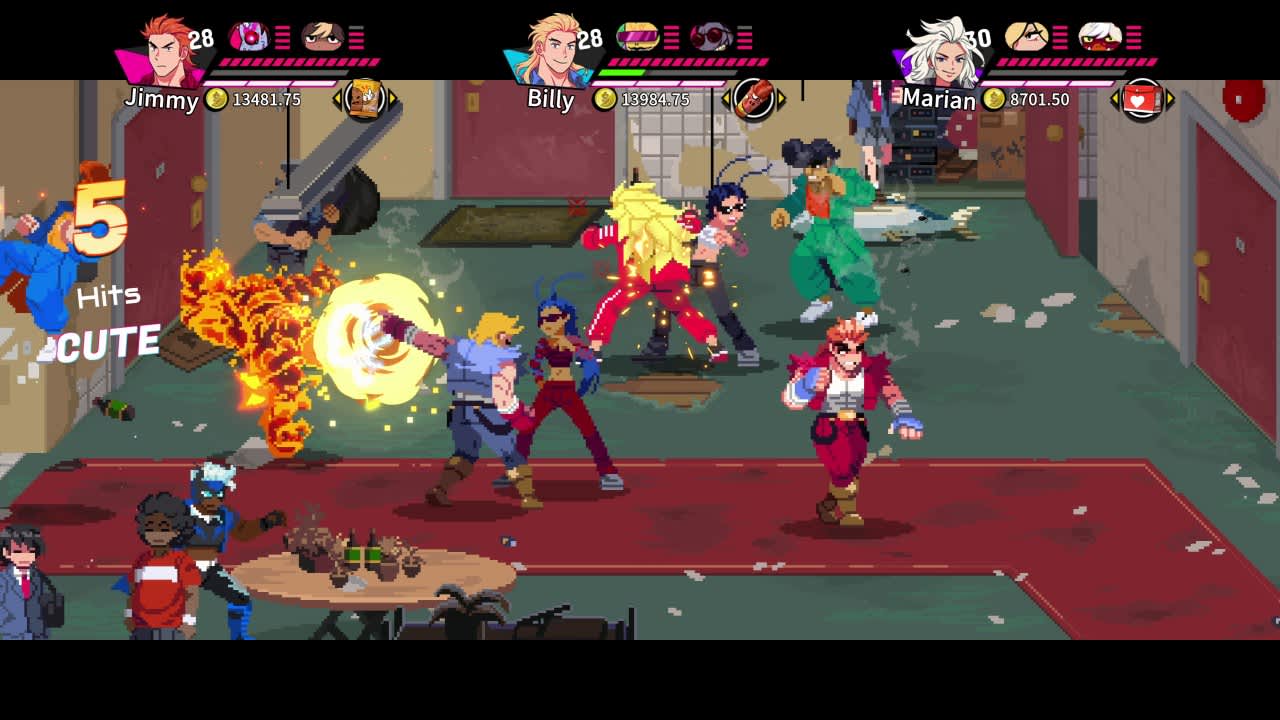Click the left arrow on Jimmy's item selector
The width and height of the screenshot is (1280, 720).
[338, 95]
